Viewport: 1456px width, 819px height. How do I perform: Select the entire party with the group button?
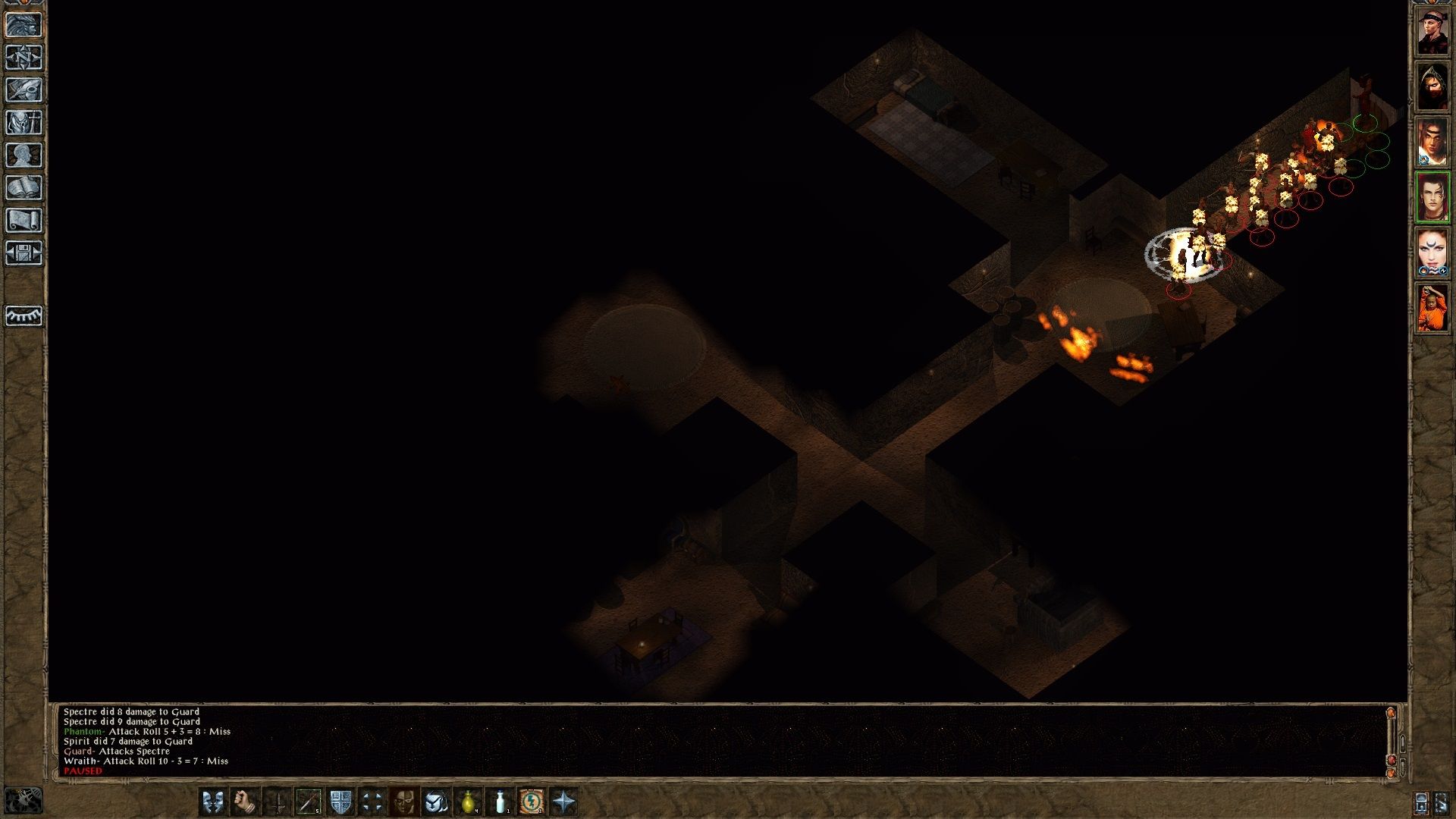372,800
